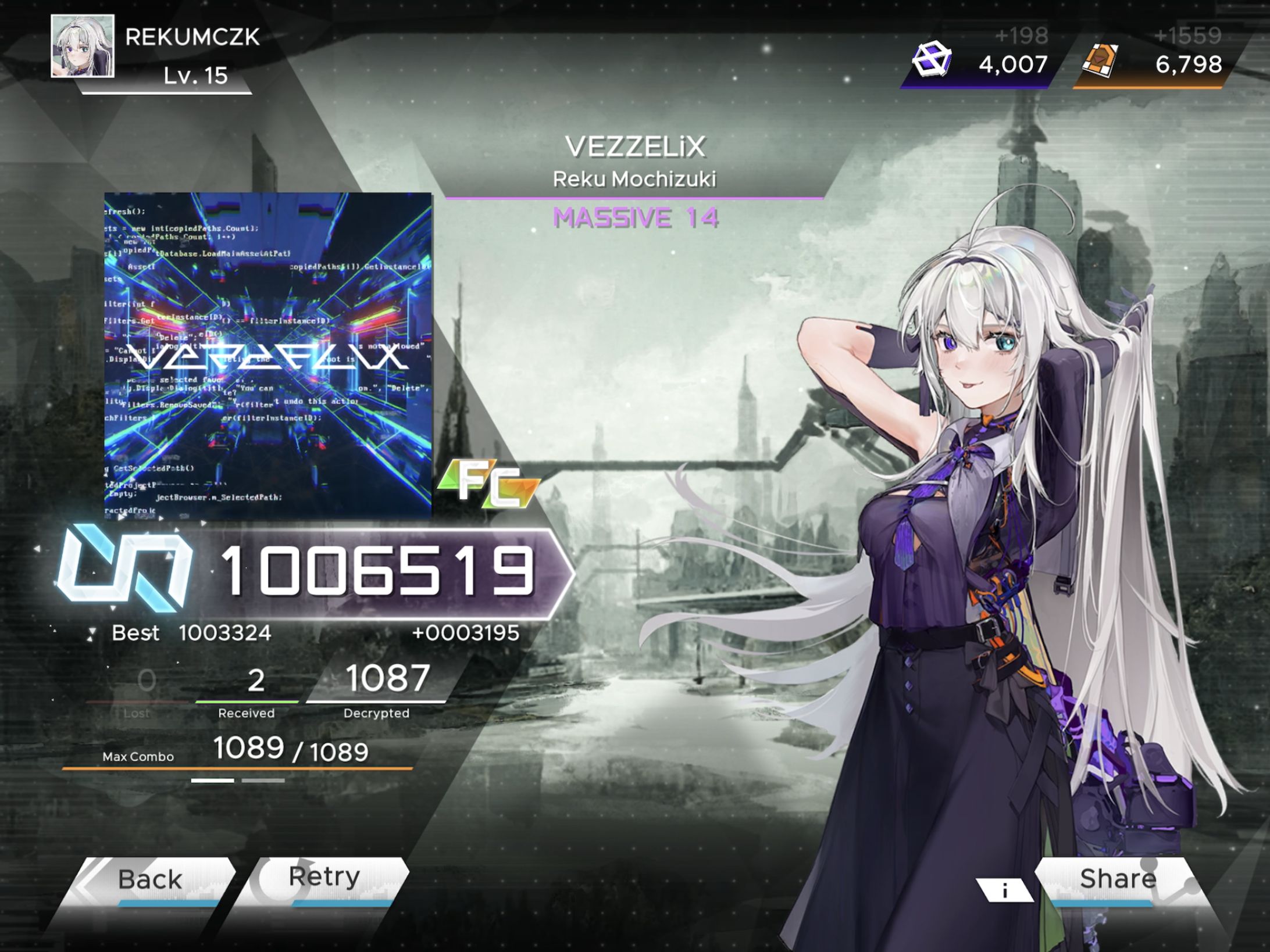Retry the VEZZELiX chart
Image resolution: width=1270 pixels, height=952 pixels.
(324, 878)
